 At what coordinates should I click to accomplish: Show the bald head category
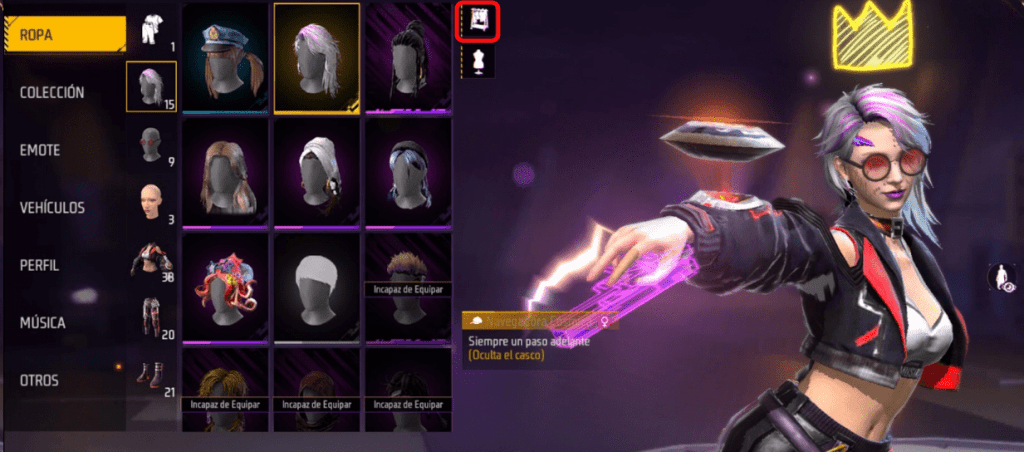[x=152, y=203]
